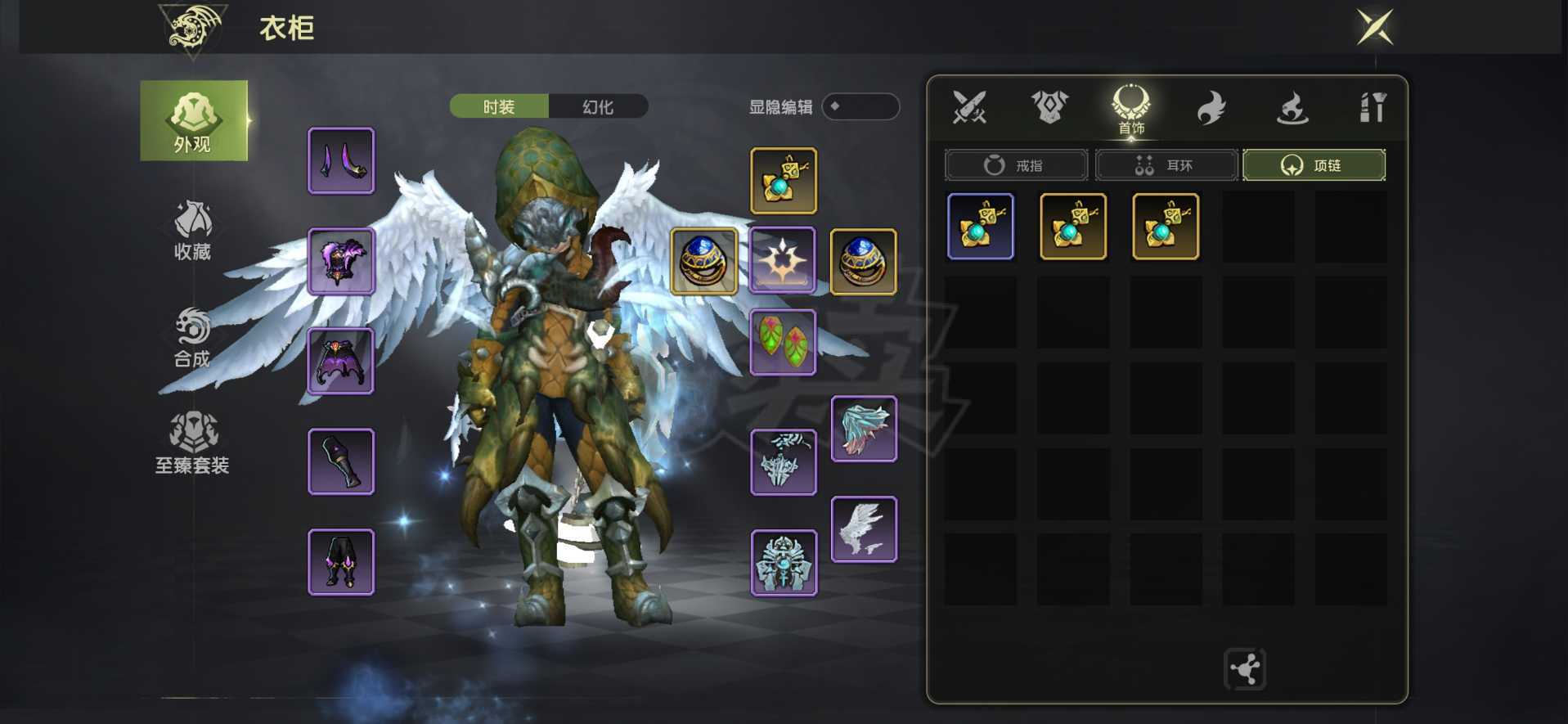Image resolution: width=1568 pixels, height=724 pixels.
Task: Choose the blue-bordered necklace in the list
Action: (x=980, y=227)
